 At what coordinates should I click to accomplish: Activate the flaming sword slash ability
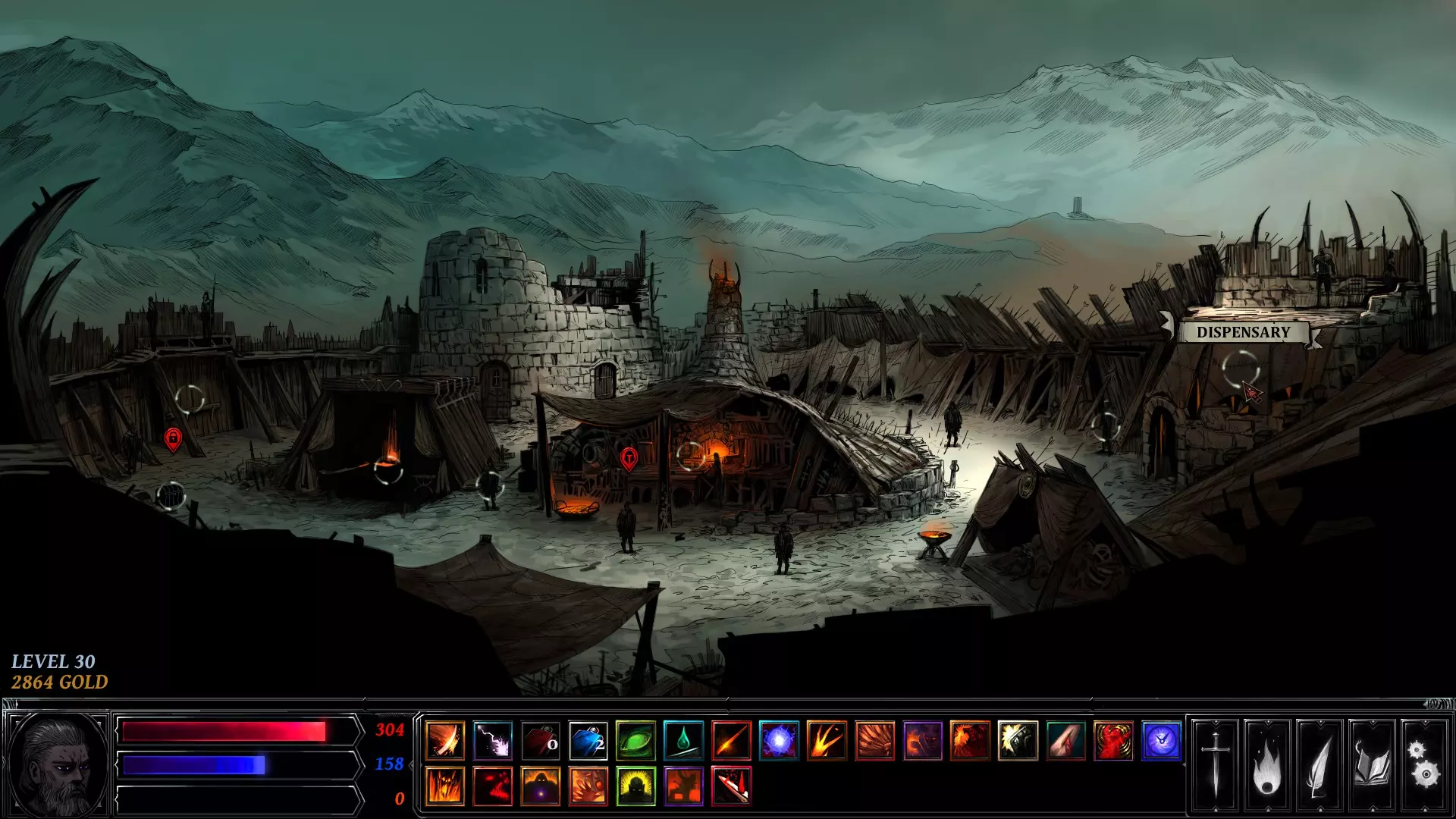tap(445, 741)
